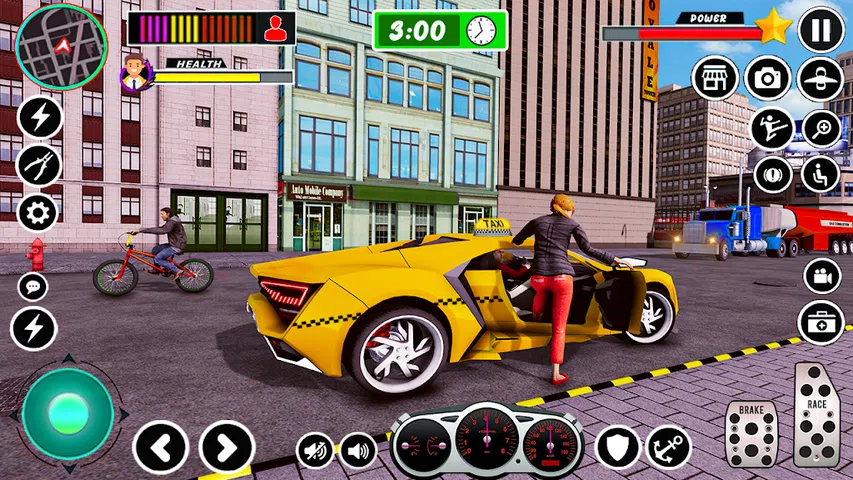Select the seated passenger icon
The width and height of the screenshot is (853, 480).
coord(820,174)
